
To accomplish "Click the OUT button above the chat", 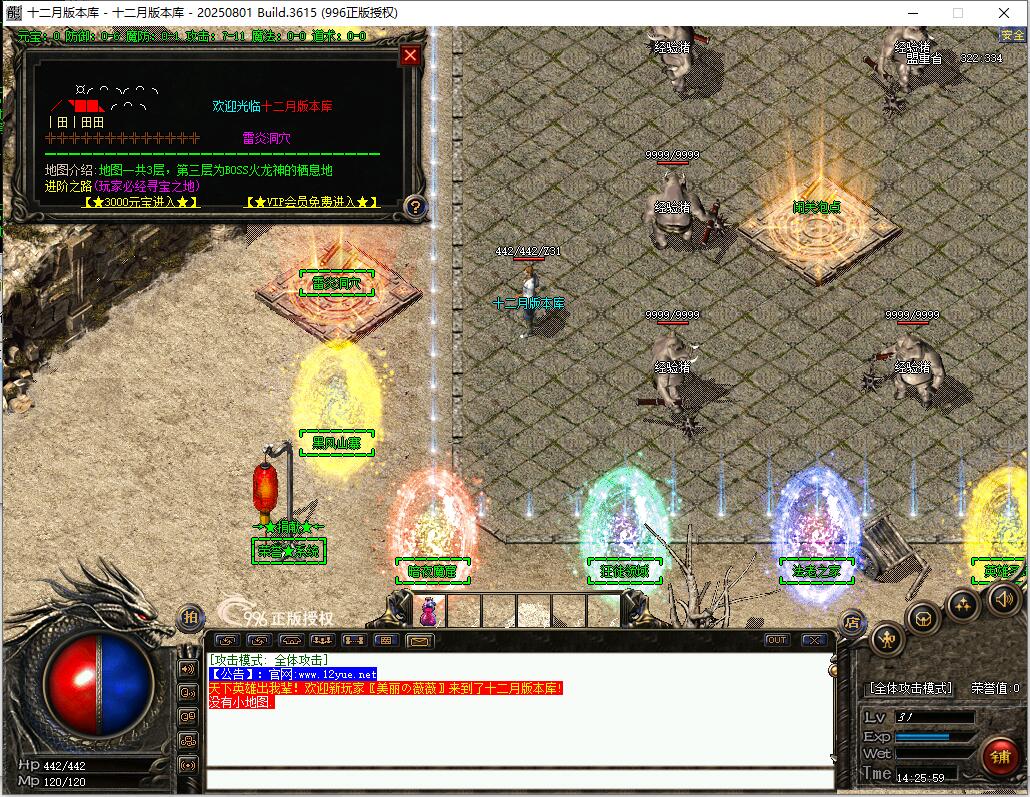I will (777, 640).
